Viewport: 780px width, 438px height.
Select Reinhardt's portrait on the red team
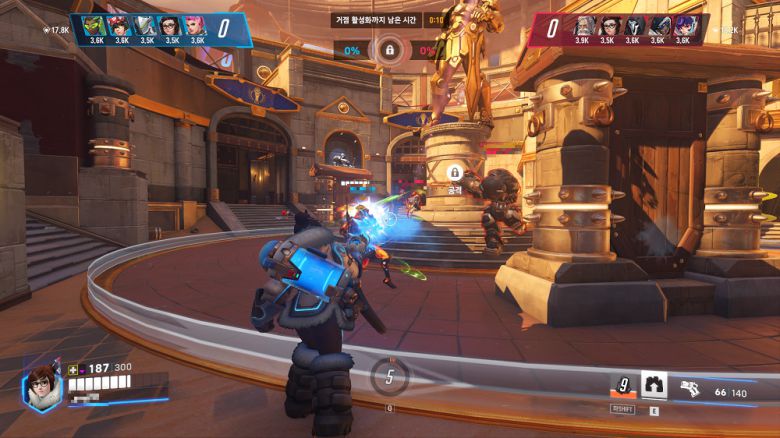[584, 25]
